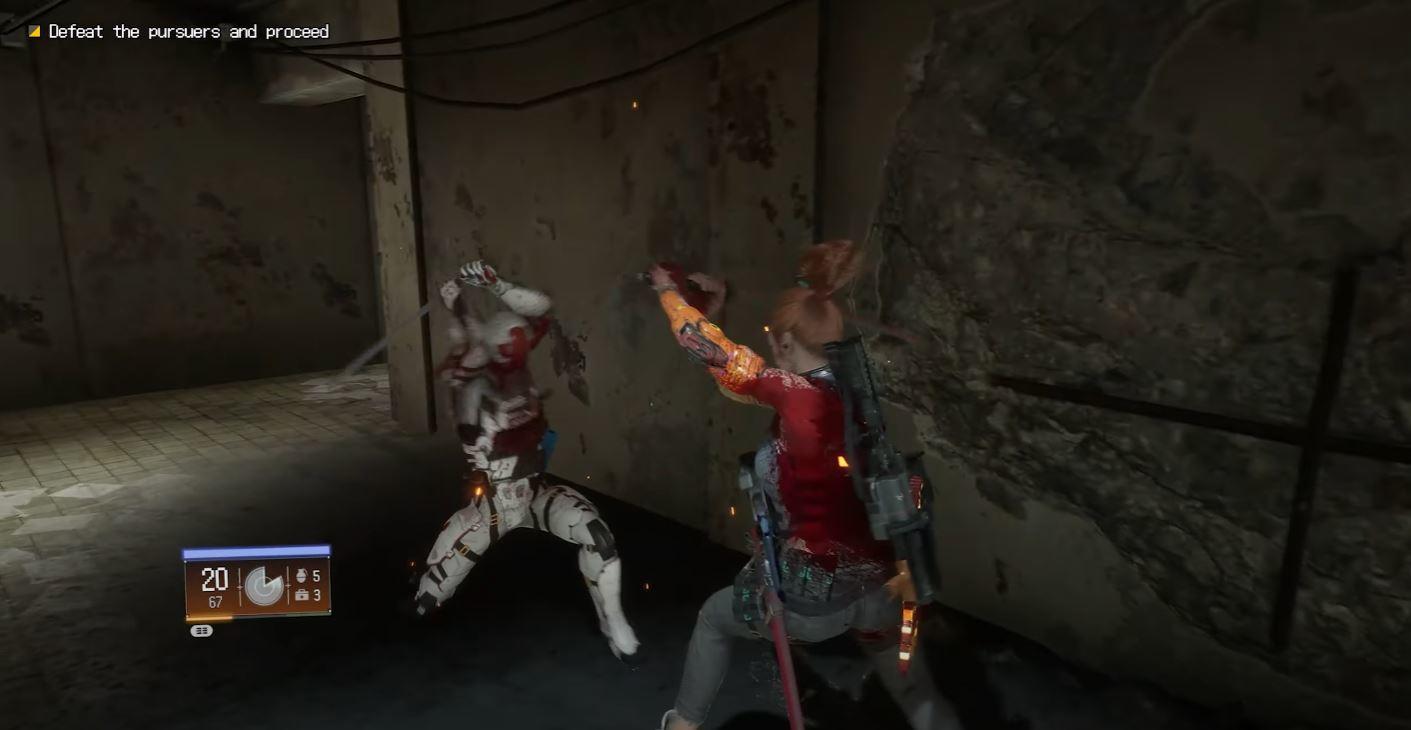This screenshot has height=730, width=1411.
Task: Click the blue health bar above the HUD
Action: tap(256, 551)
